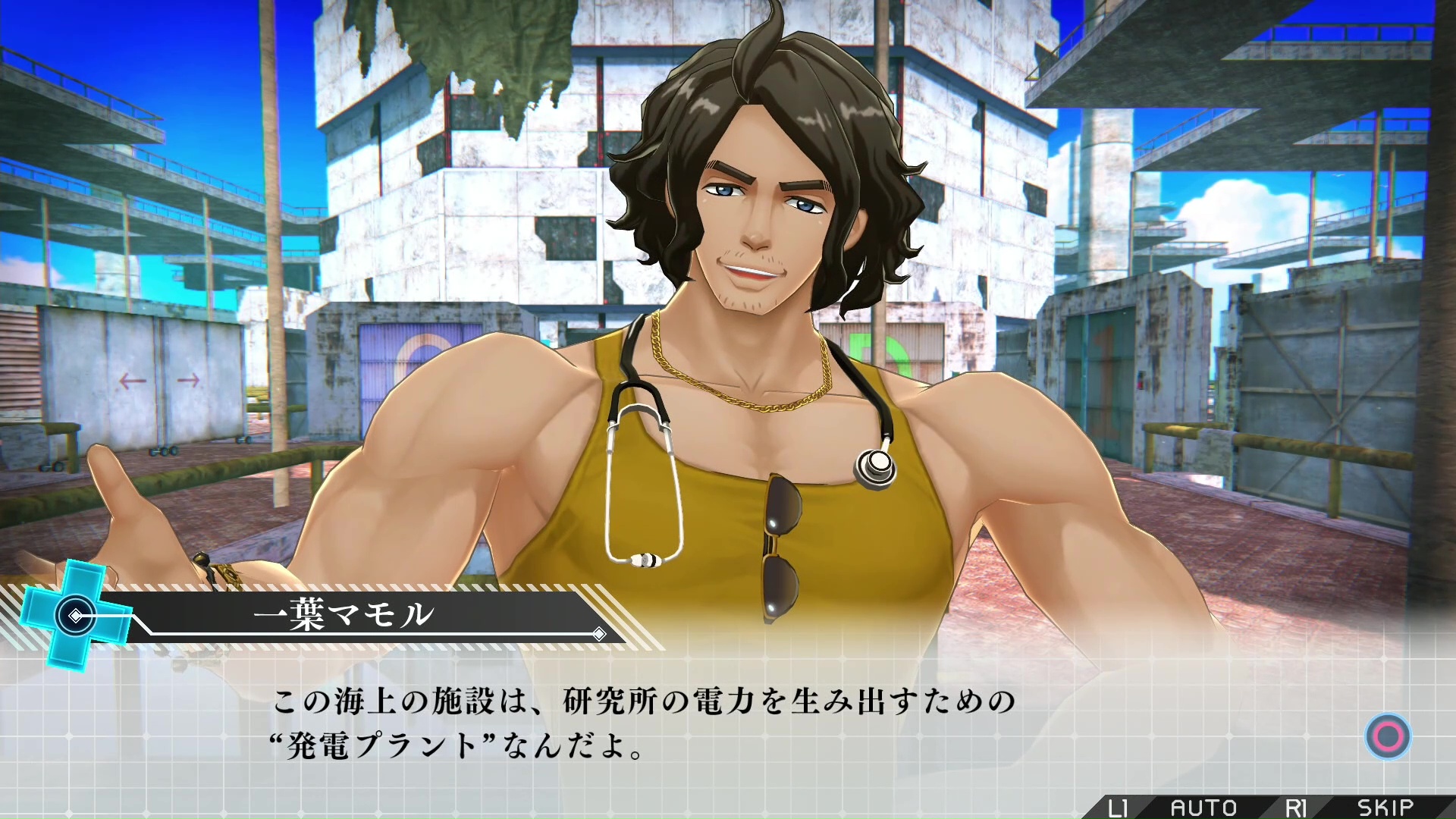Activate the SKIP dialogue option
Viewport: 1456px width, 819px height.
point(1385,808)
